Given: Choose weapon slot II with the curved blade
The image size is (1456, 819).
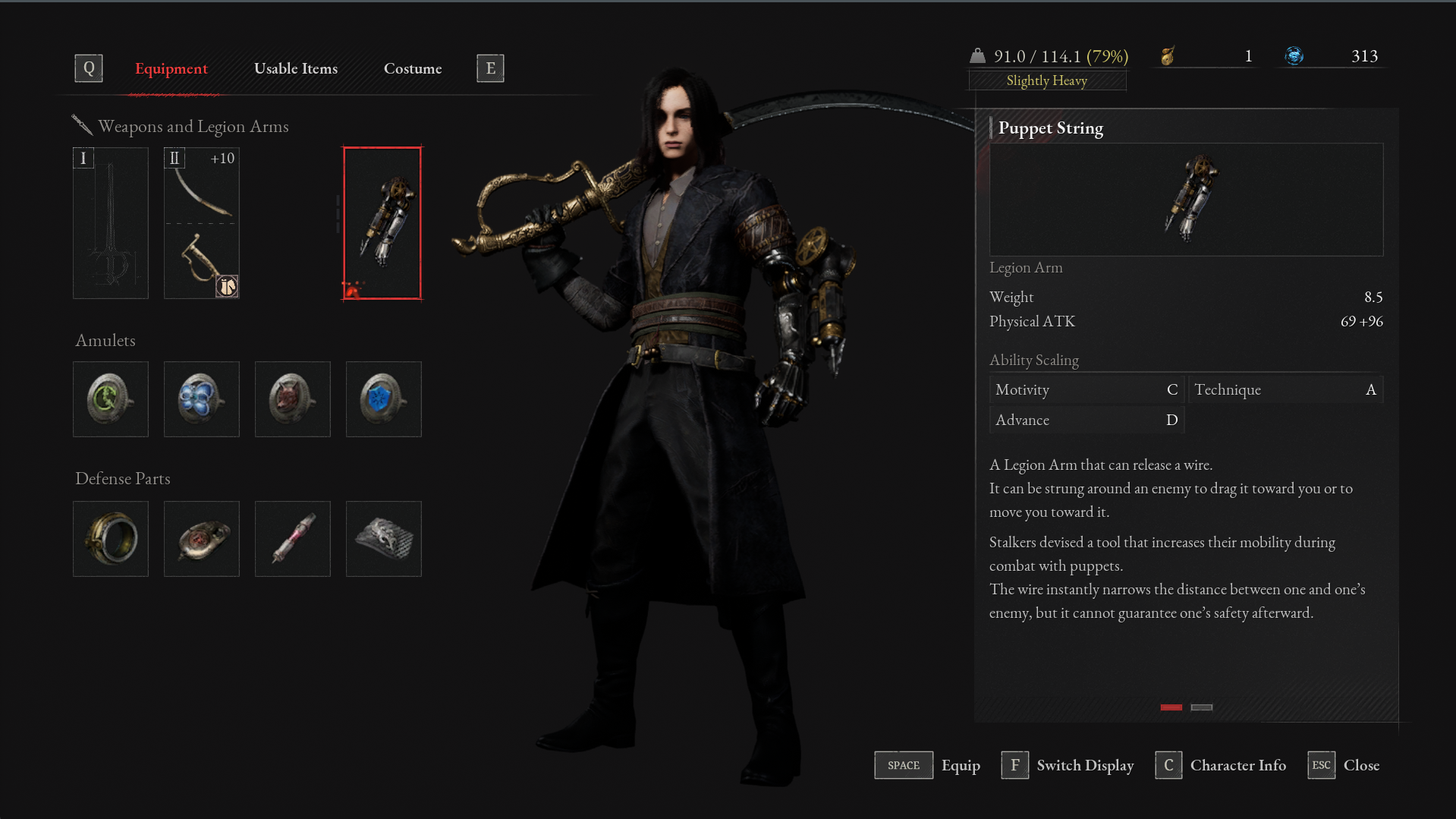Looking at the screenshot, I should 202,223.
